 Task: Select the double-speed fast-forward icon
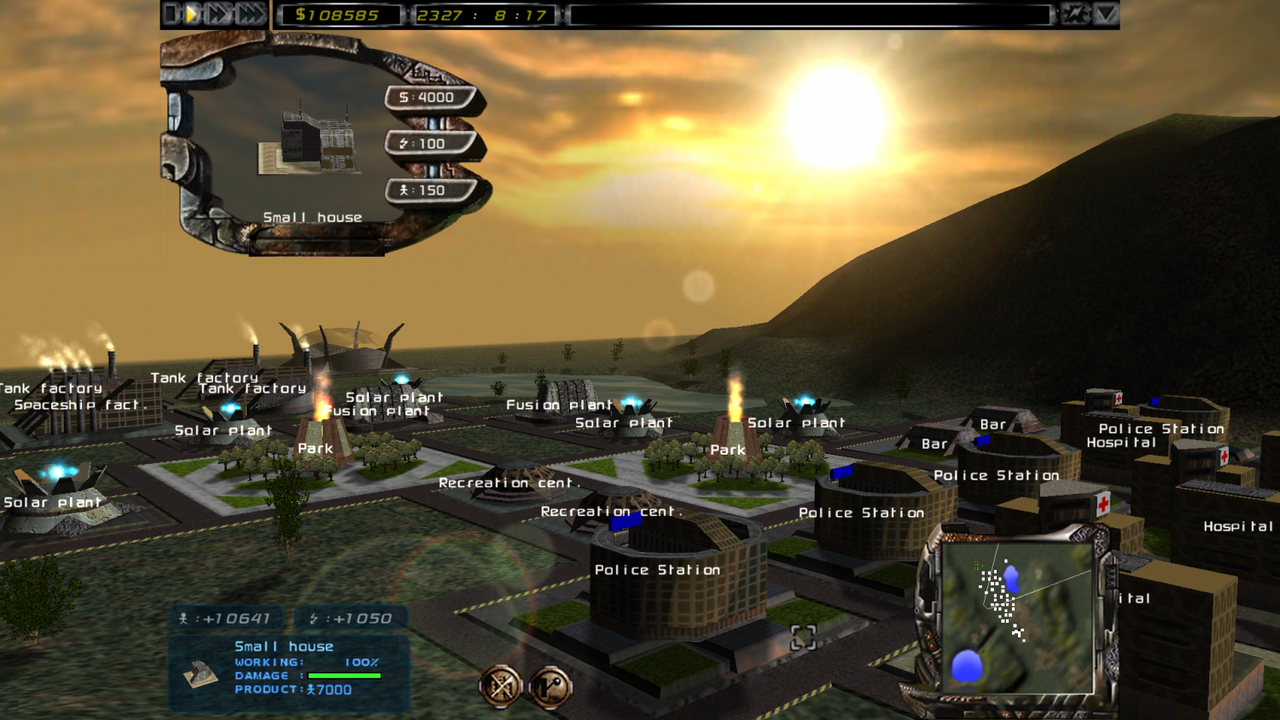(218, 14)
